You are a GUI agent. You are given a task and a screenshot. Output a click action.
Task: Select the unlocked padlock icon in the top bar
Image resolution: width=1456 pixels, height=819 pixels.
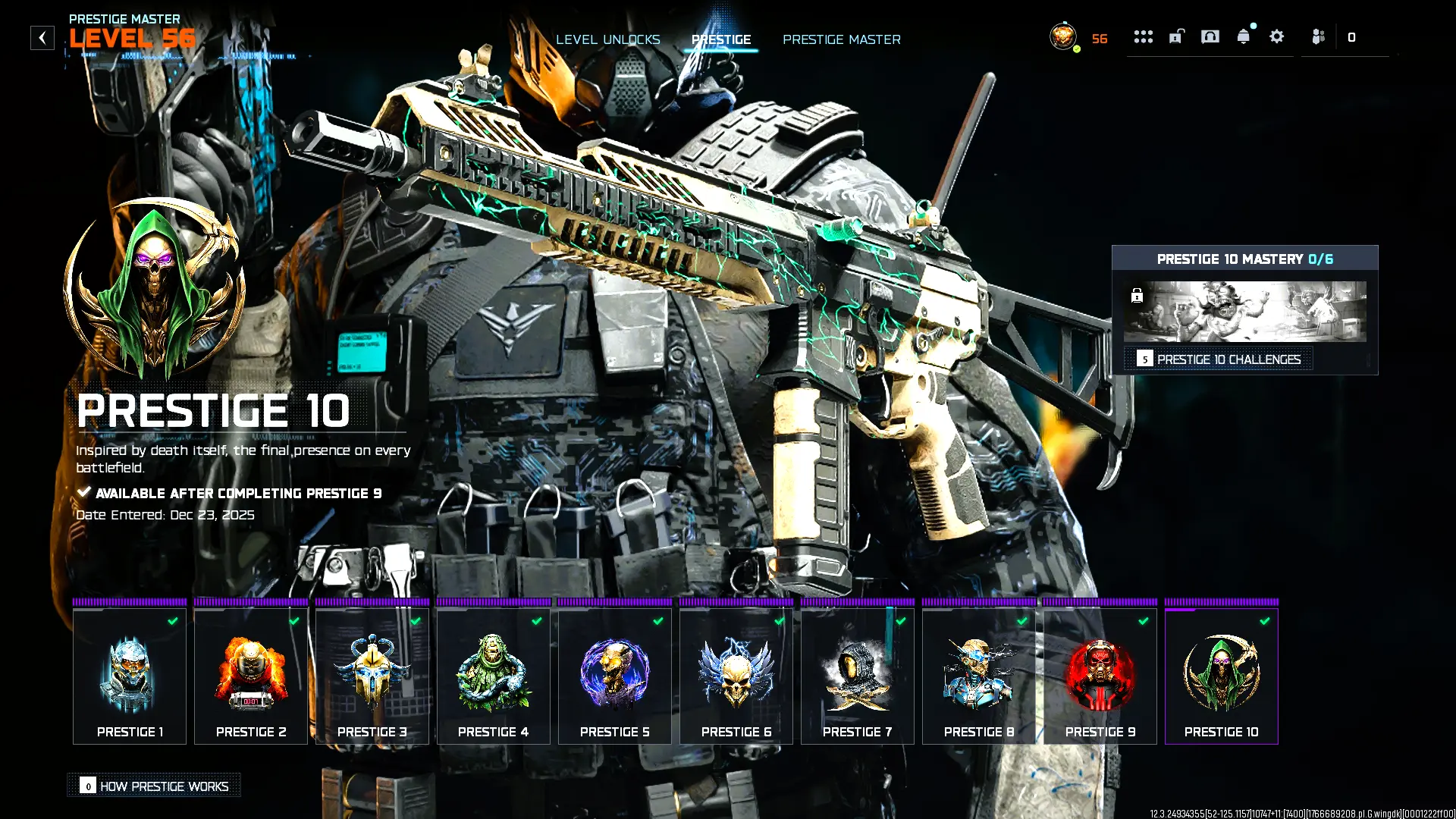pos(1176,36)
